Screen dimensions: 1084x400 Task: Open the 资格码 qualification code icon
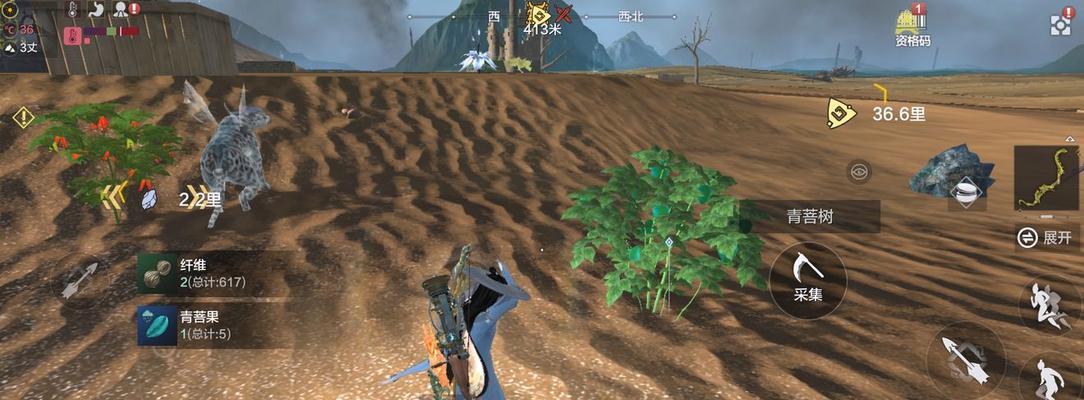[911, 27]
